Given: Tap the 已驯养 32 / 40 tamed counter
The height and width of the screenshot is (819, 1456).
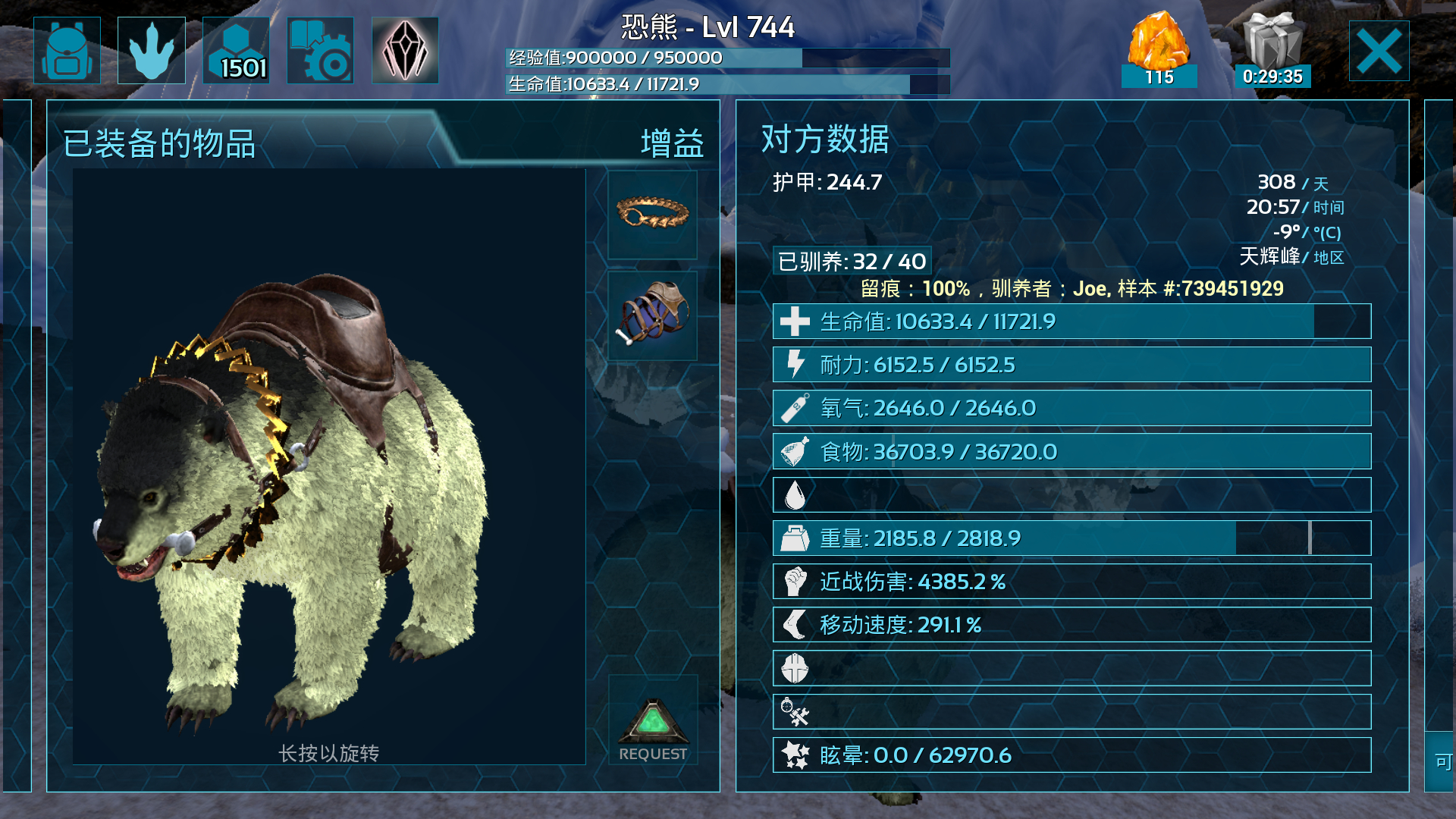Looking at the screenshot, I should [x=852, y=262].
